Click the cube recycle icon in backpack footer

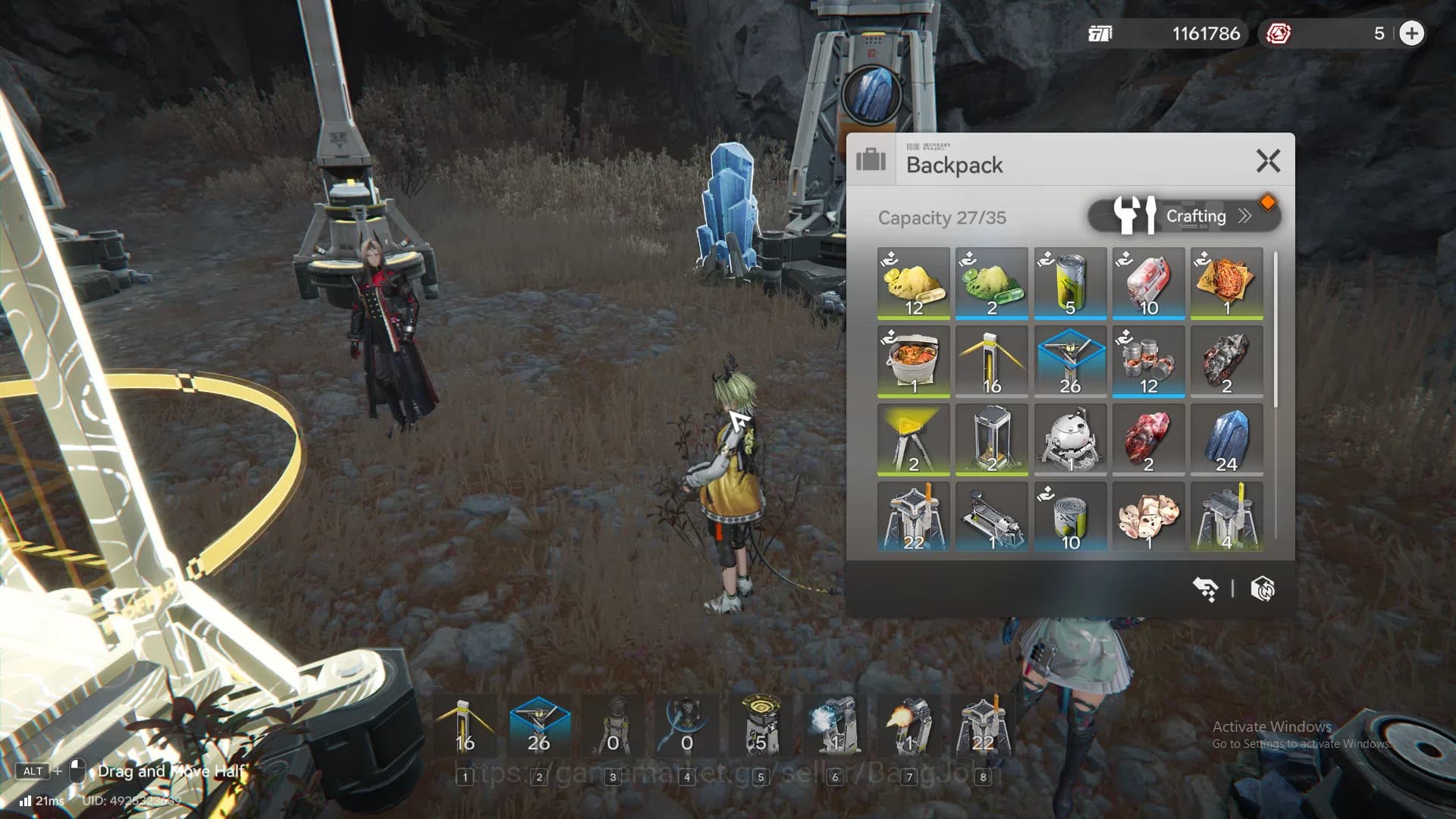[x=1263, y=588]
